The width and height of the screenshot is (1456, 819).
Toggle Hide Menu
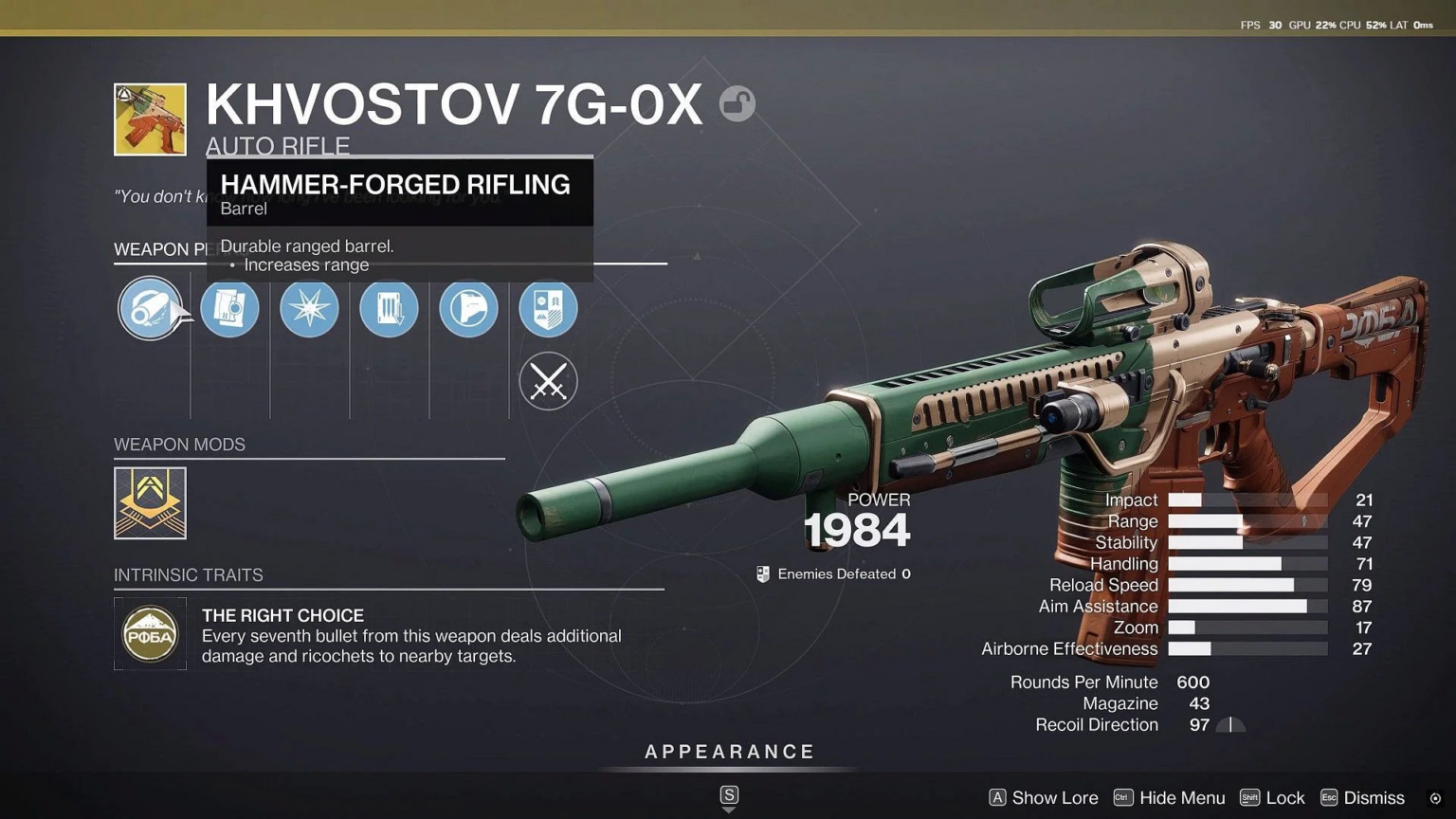pyautogui.click(x=1181, y=797)
